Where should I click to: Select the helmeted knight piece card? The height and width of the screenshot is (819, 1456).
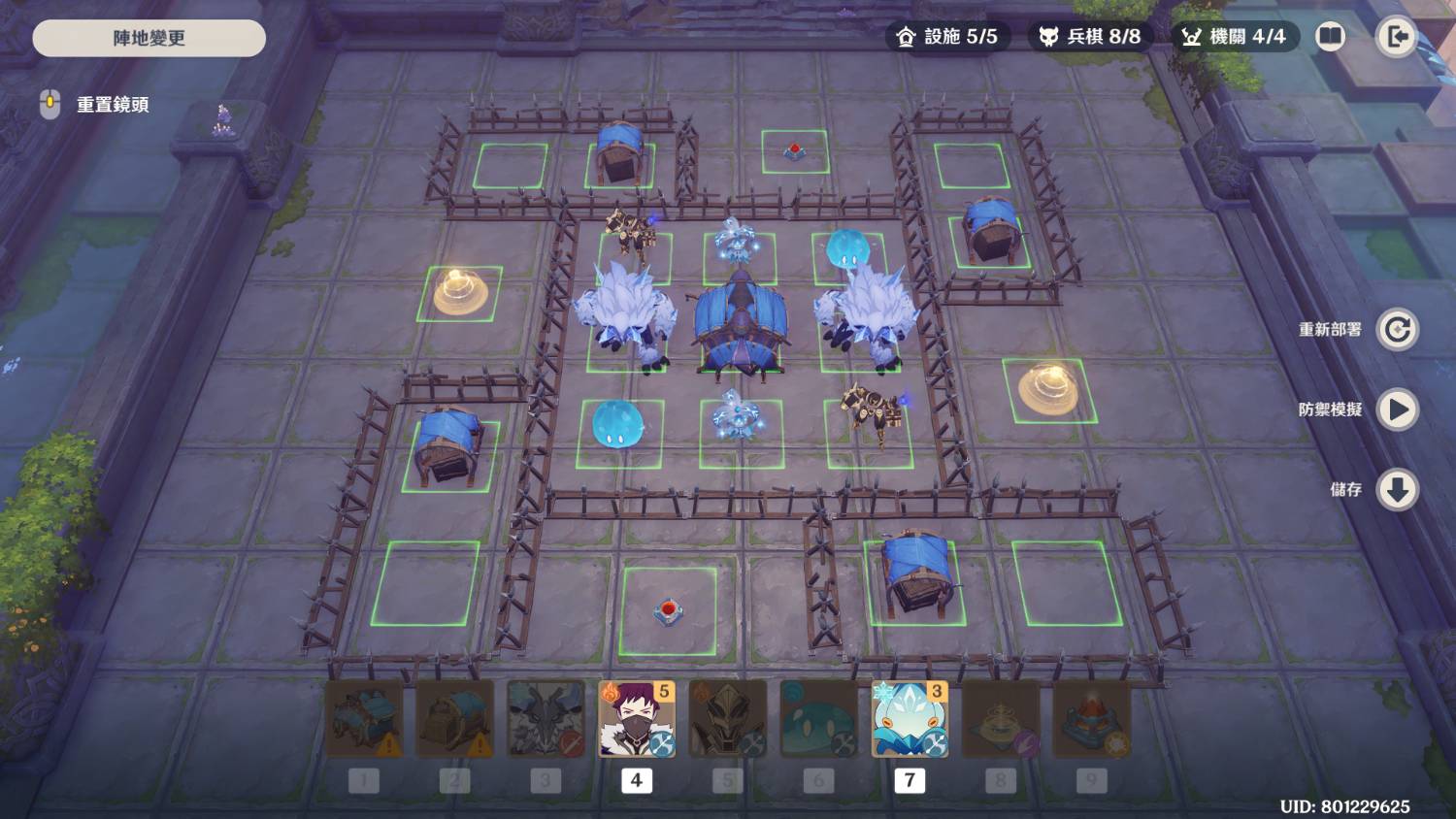pyautogui.click(x=728, y=719)
